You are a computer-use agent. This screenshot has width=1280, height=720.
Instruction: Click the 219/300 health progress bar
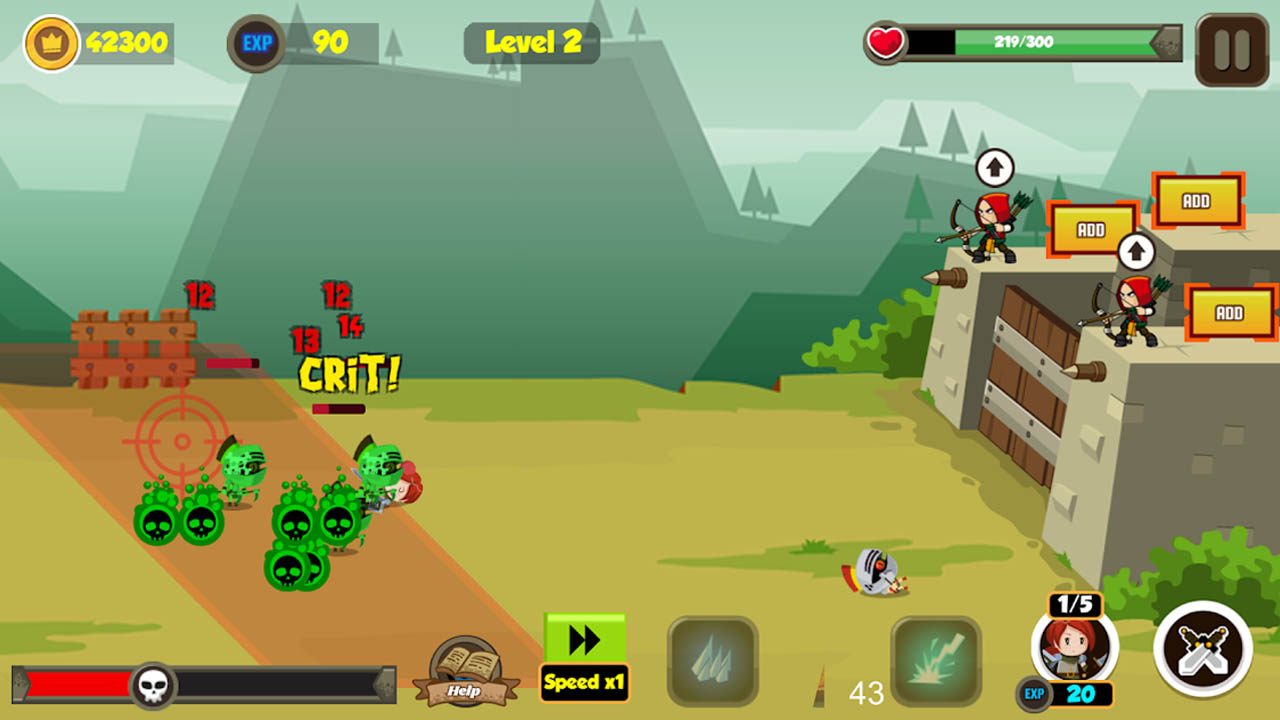[1022, 42]
